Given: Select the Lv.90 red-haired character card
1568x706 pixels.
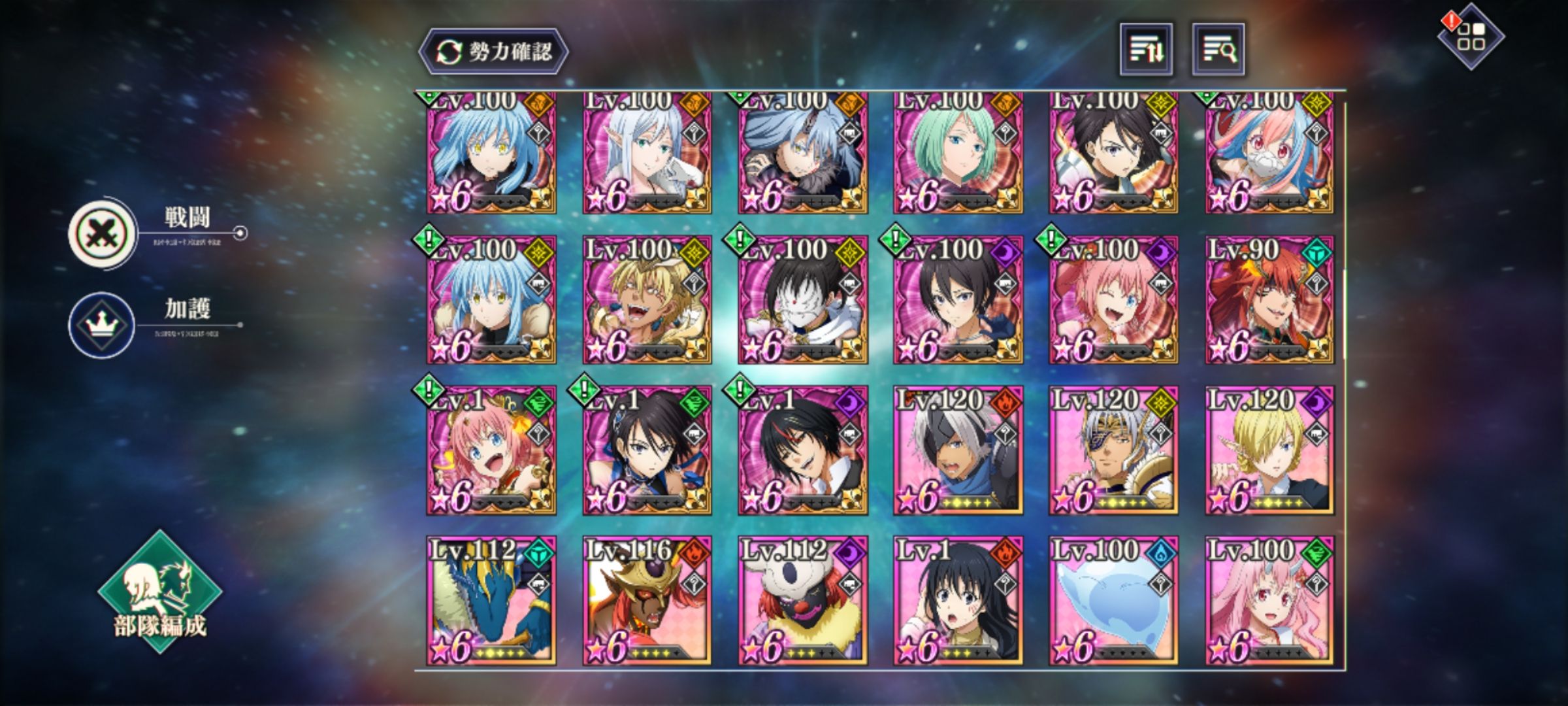Looking at the screenshot, I should coord(1269,301).
